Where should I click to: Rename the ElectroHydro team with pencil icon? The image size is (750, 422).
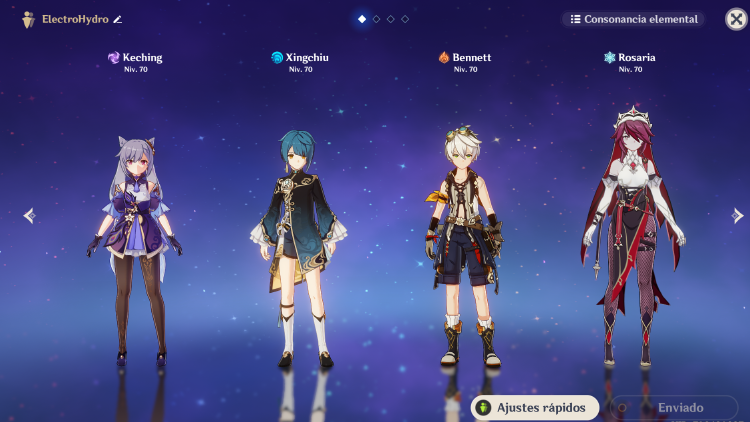click(x=118, y=19)
